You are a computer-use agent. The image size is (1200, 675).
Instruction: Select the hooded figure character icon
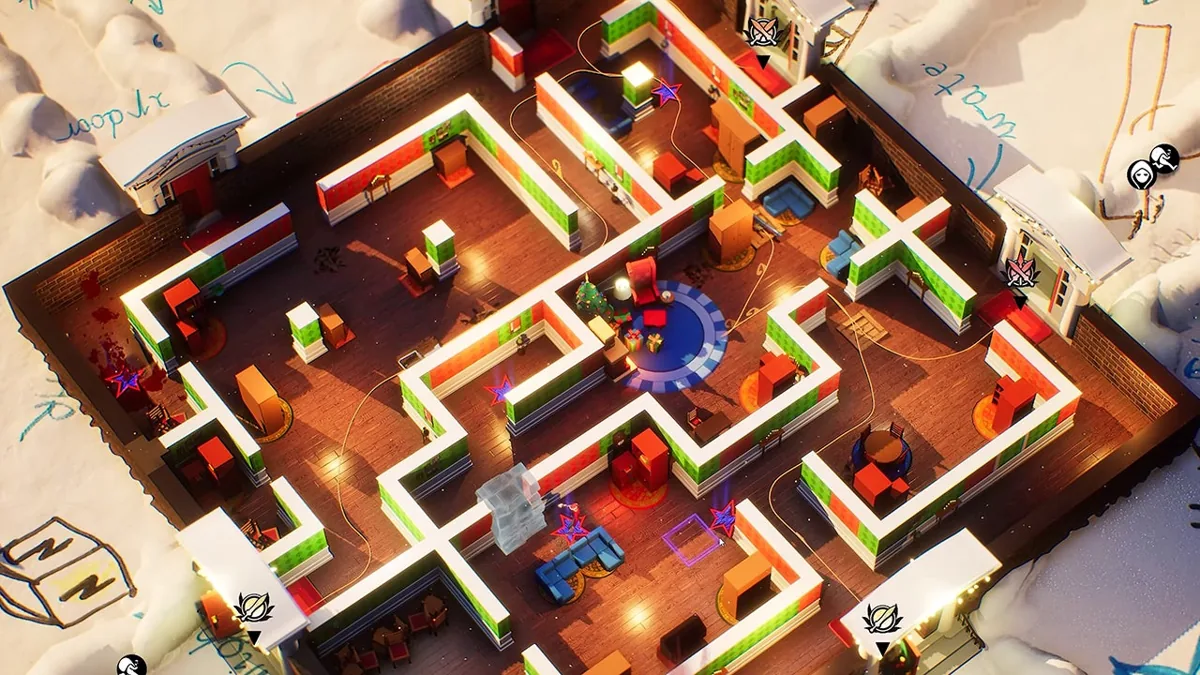click(x=1142, y=174)
